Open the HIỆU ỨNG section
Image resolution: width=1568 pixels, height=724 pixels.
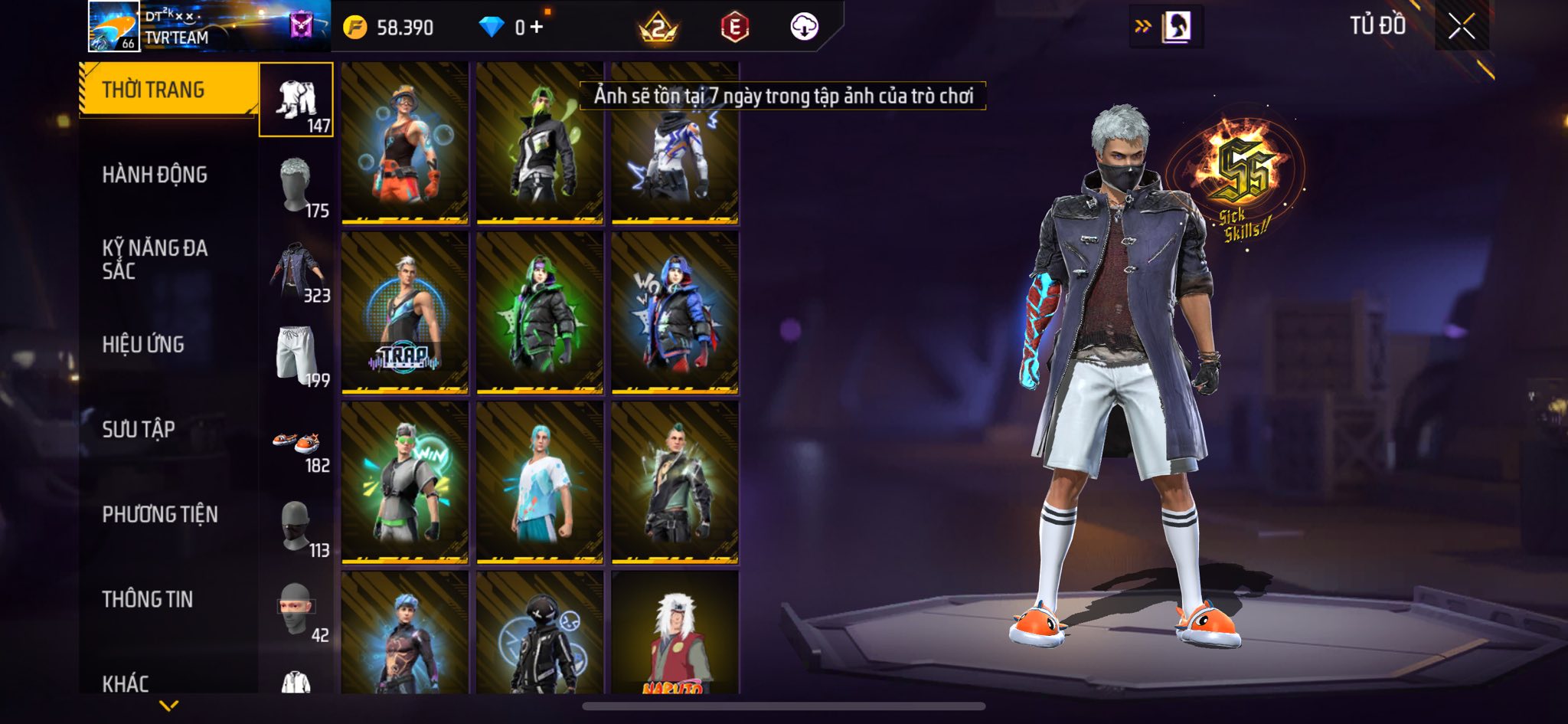coord(143,344)
